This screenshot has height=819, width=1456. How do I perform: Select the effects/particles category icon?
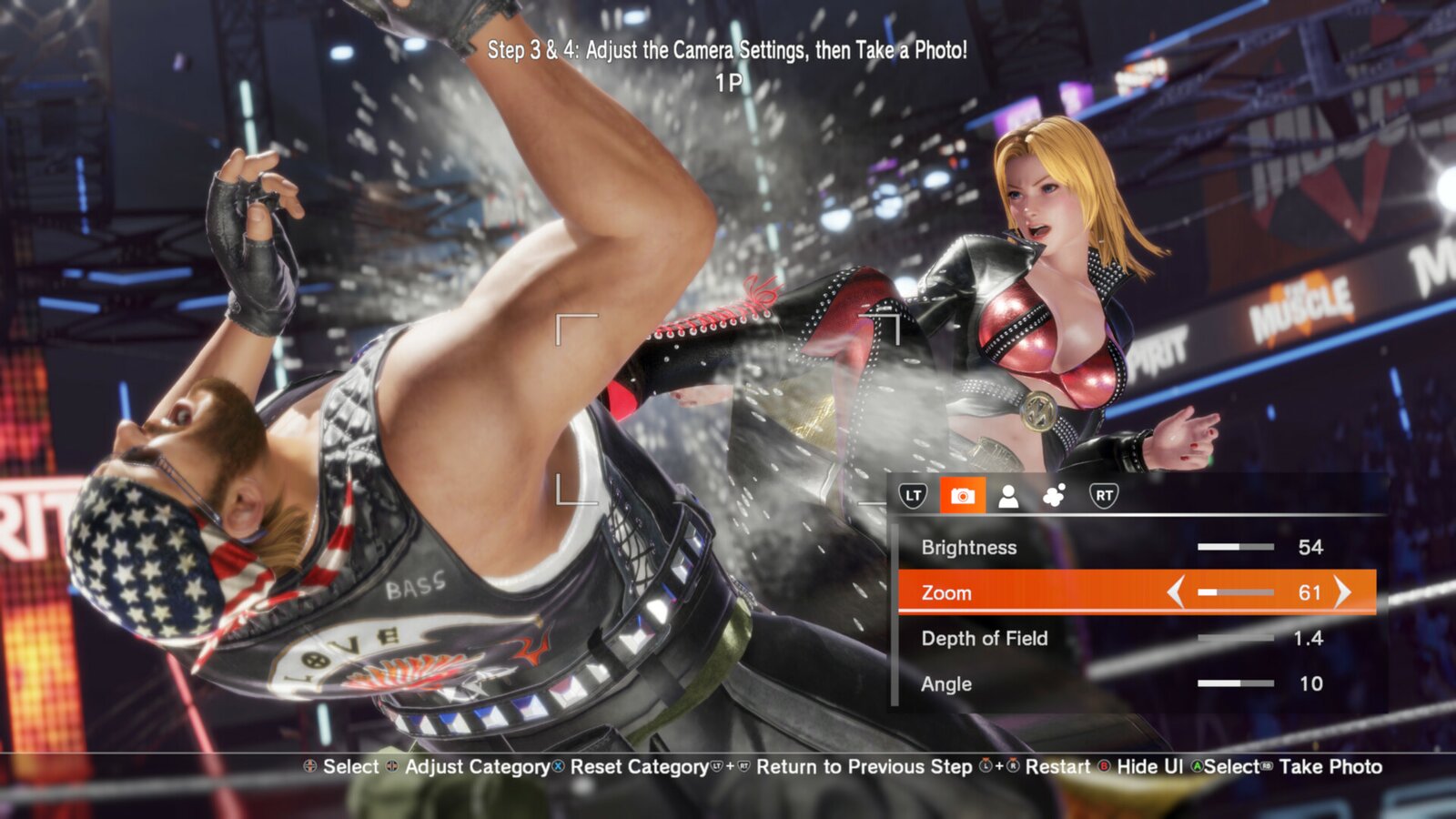(x=1054, y=497)
